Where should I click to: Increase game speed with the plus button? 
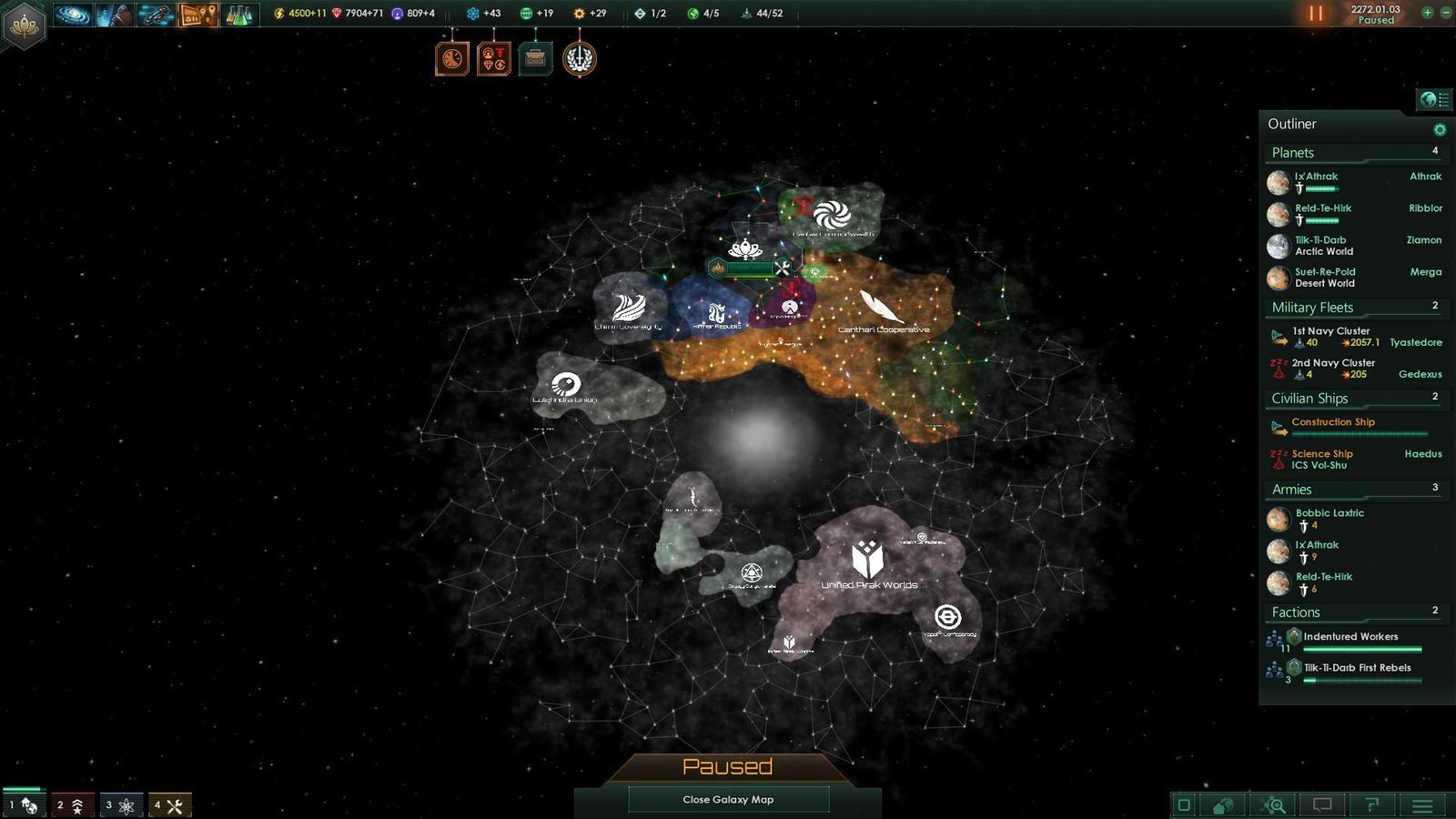pyautogui.click(x=1427, y=13)
